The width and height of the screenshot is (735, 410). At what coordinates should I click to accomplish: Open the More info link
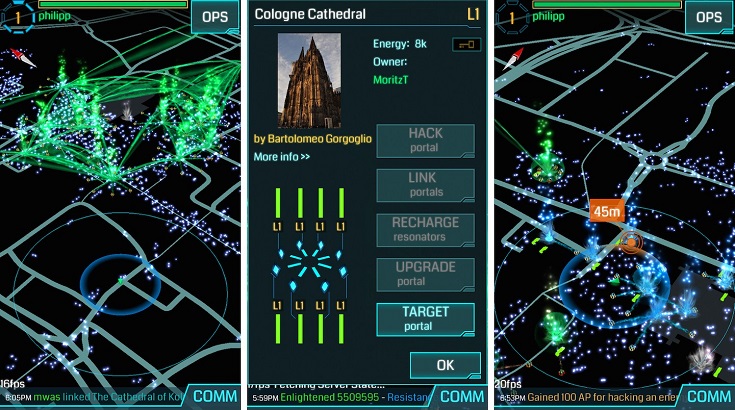[x=281, y=157]
